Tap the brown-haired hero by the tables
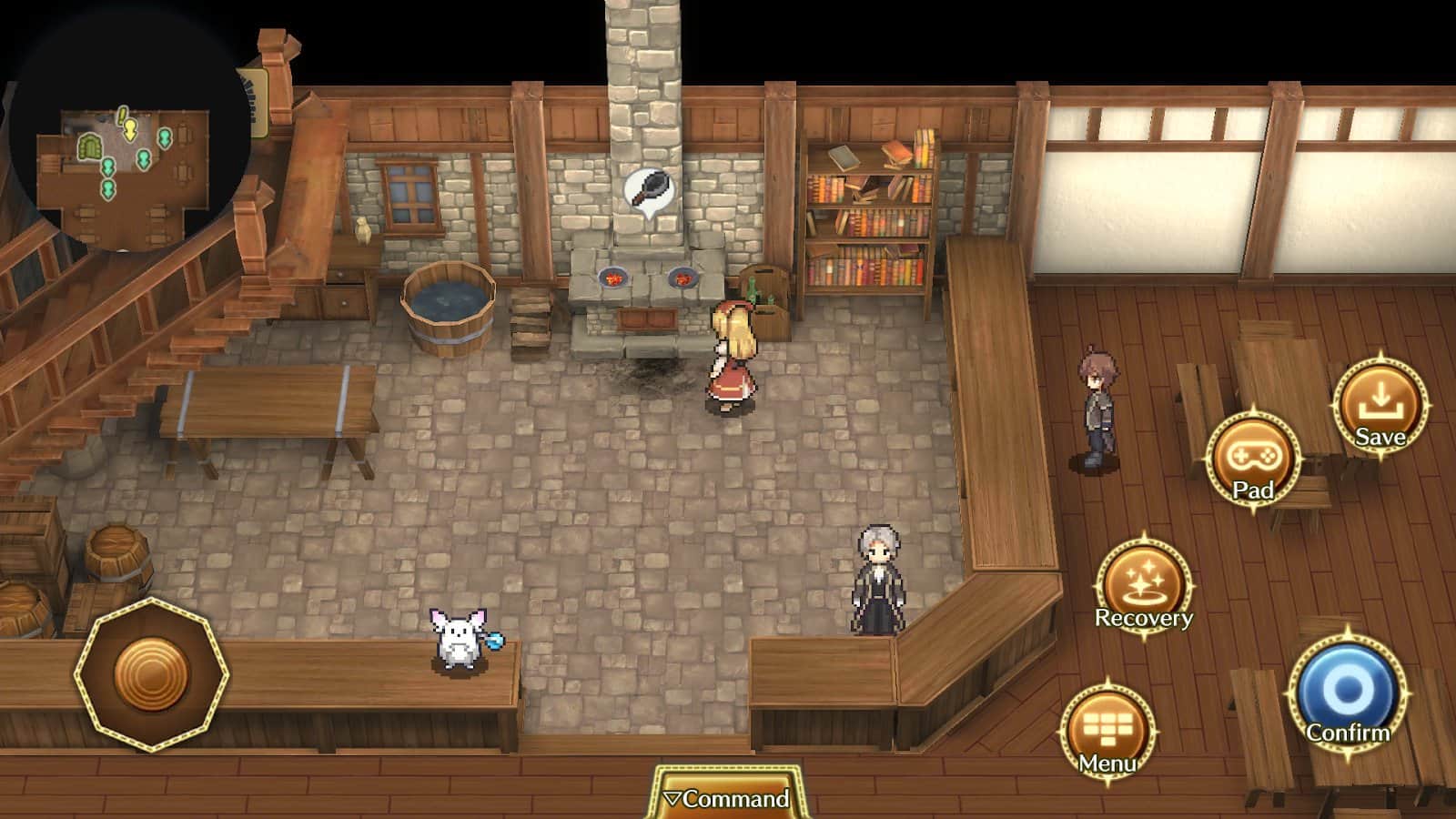Viewport: 1456px width, 819px height. [x=1098, y=405]
